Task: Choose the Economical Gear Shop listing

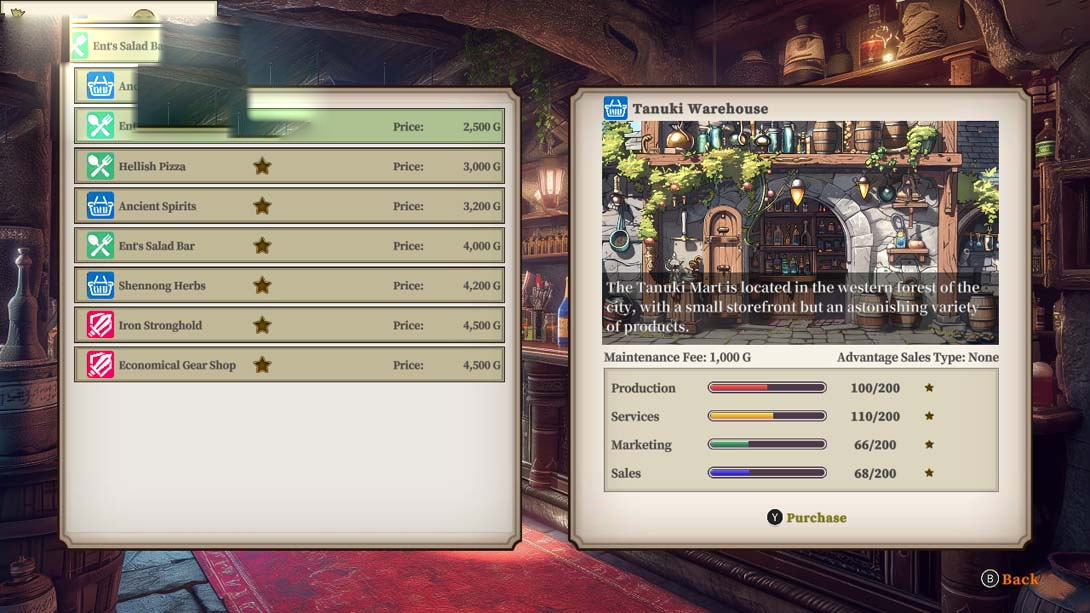Action: (x=289, y=365)
